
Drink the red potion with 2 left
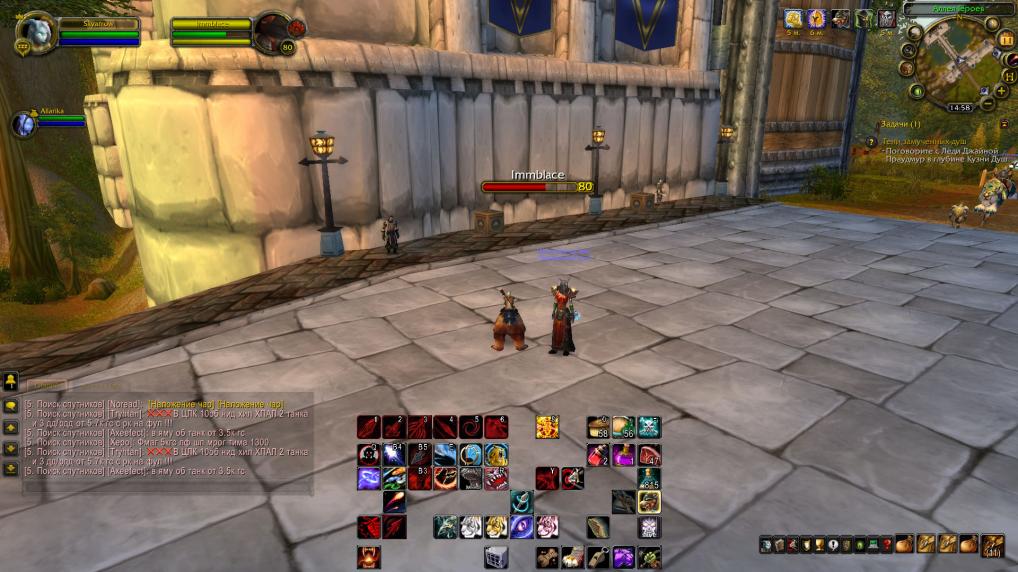(x=598, y=454)
